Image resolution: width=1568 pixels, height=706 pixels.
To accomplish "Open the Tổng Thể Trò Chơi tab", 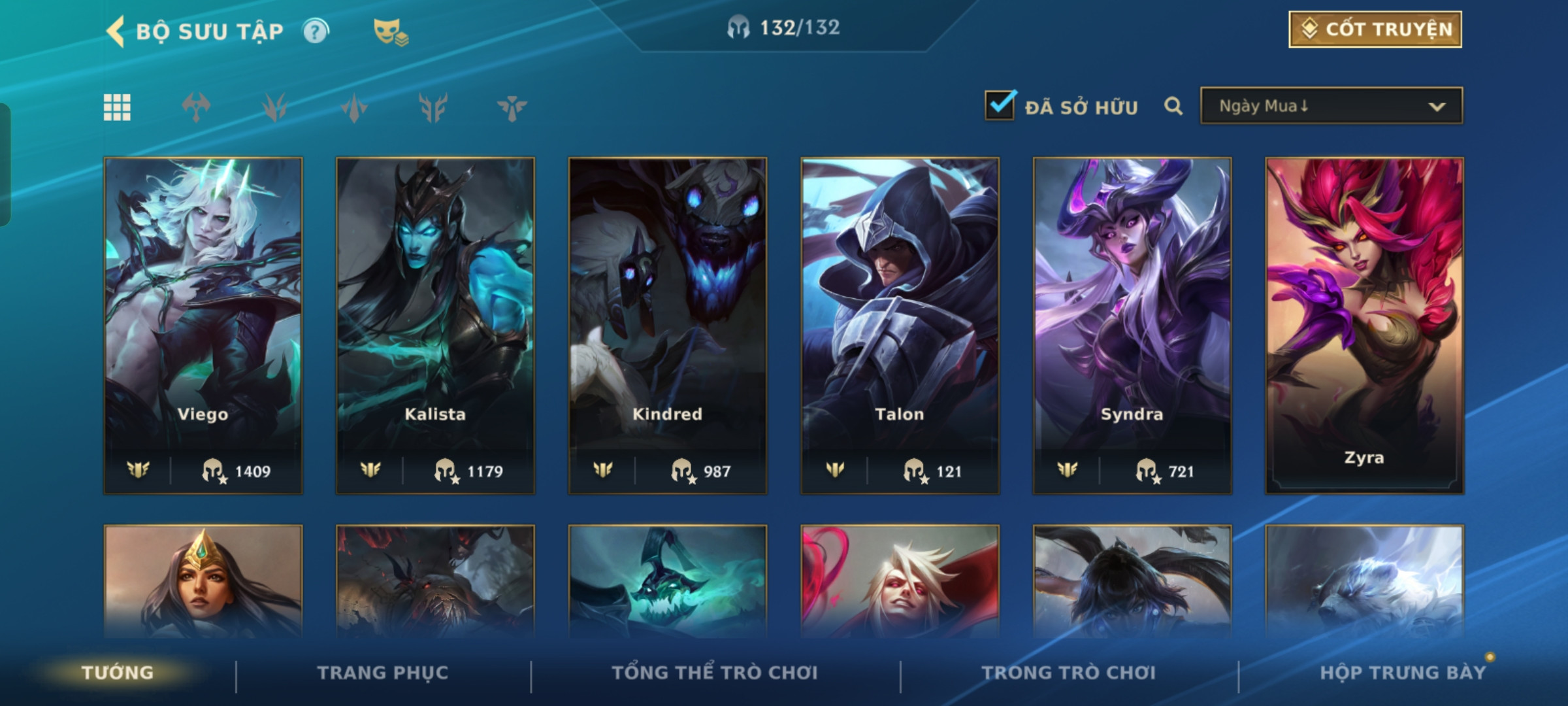I will click(x=715, y=673).
